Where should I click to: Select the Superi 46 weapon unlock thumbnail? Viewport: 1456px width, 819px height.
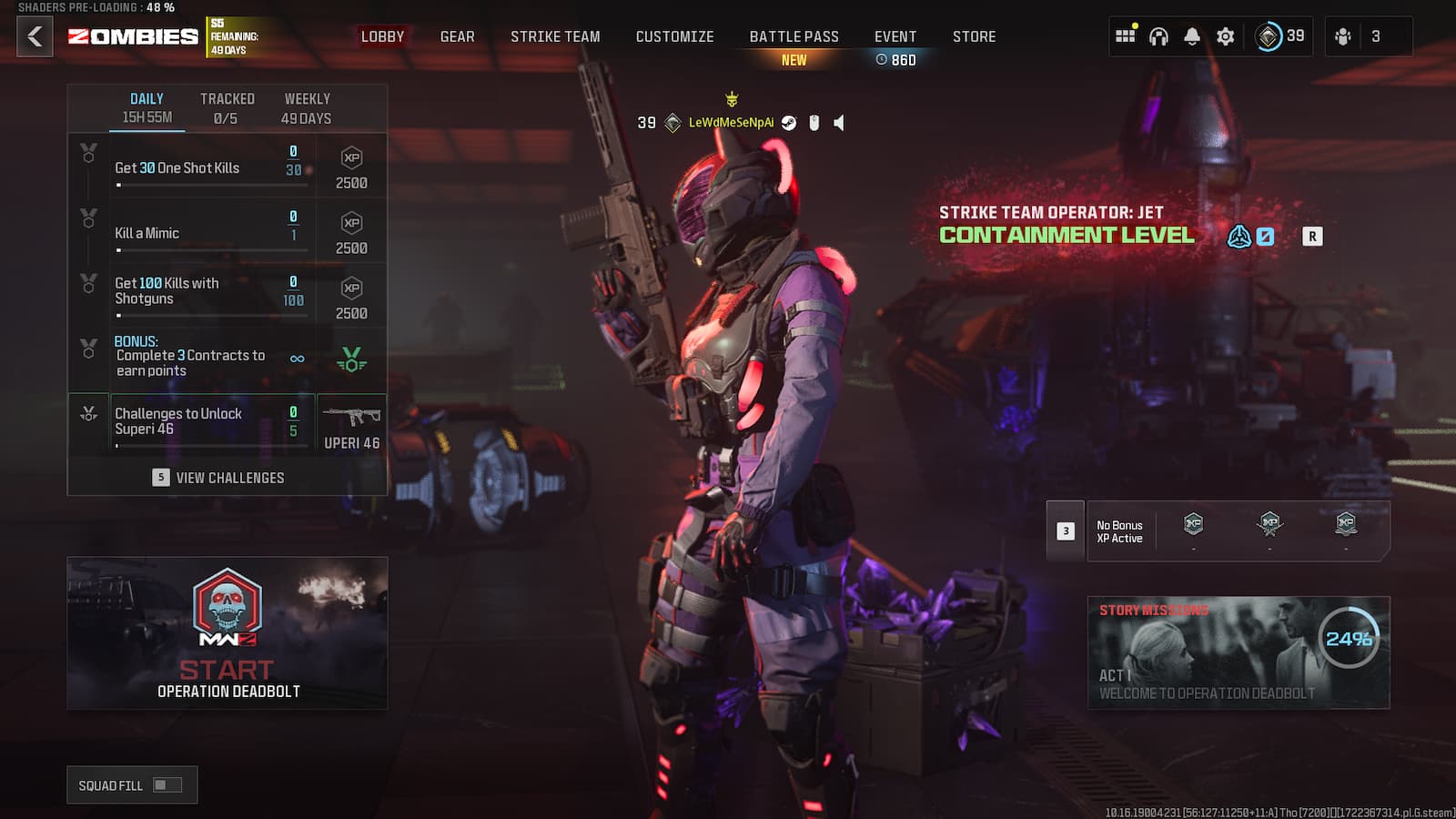tap(352, 420)
